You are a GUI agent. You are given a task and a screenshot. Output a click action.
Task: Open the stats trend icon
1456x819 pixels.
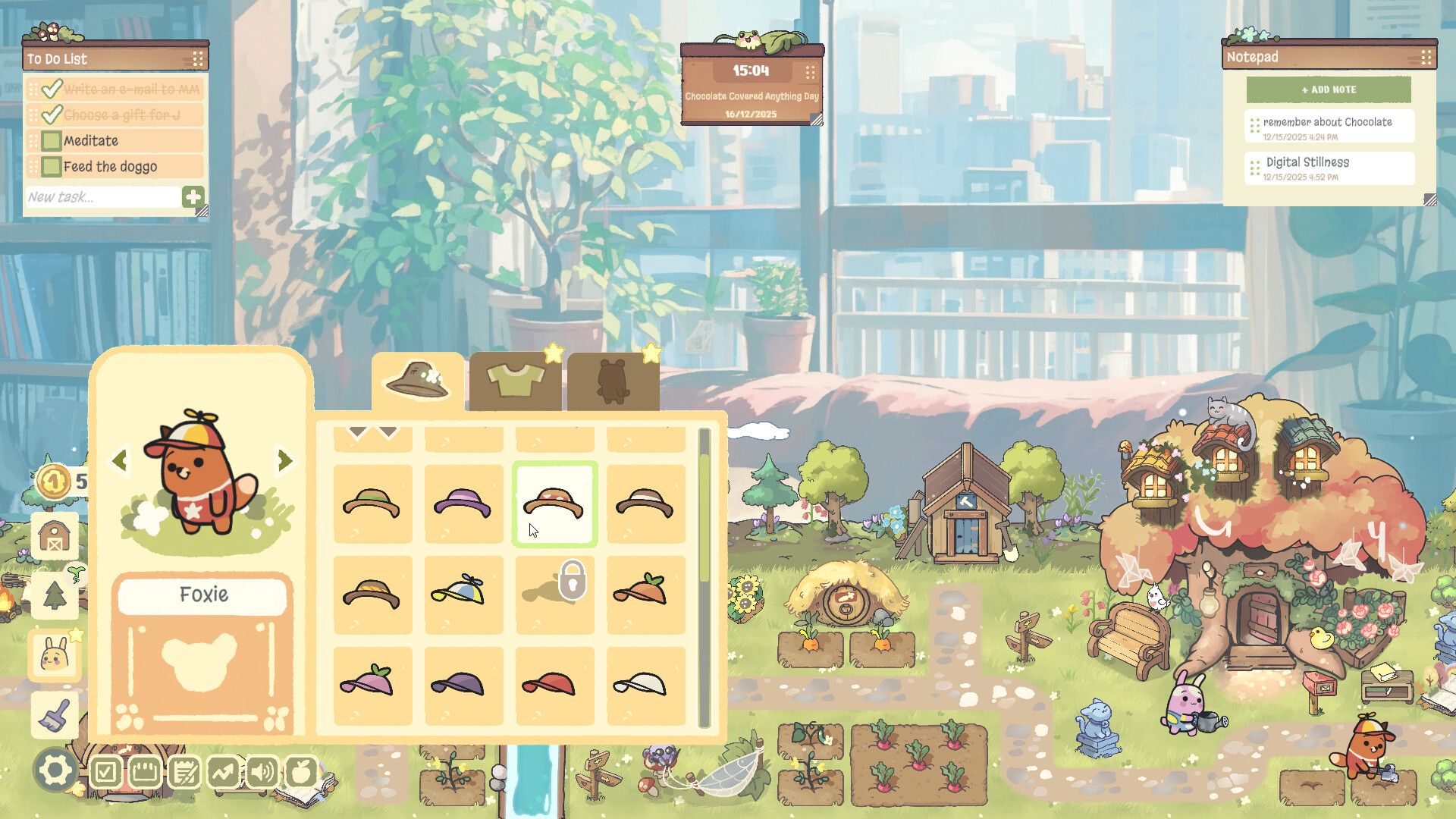click(224, 773)
